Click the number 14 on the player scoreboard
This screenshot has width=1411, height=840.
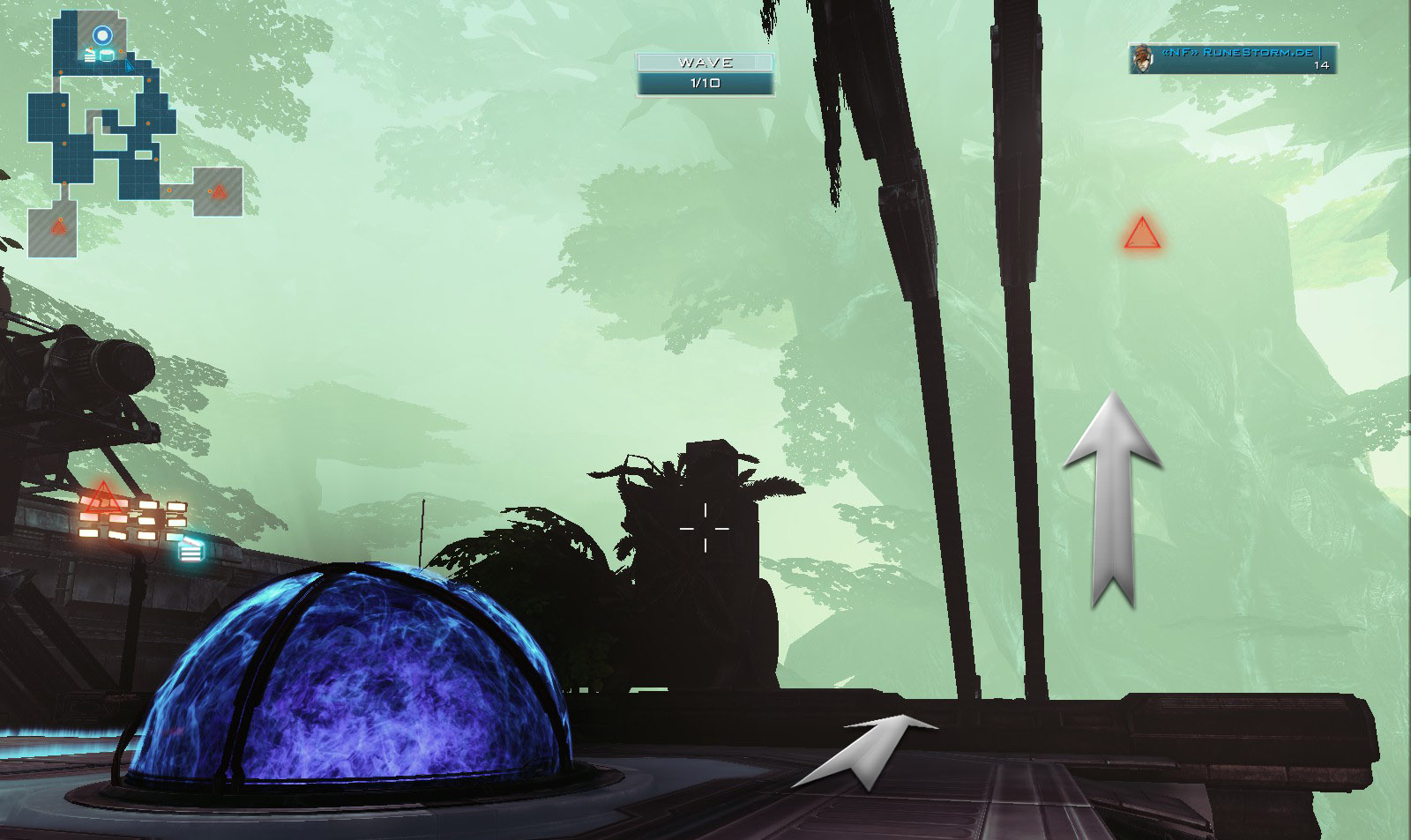click(1321, 64)
